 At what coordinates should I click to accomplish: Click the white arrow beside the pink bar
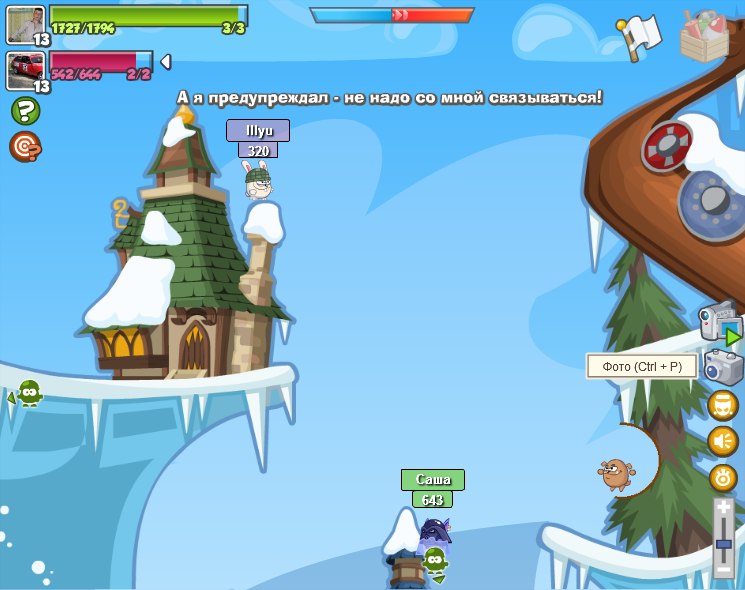coord(165,62)
